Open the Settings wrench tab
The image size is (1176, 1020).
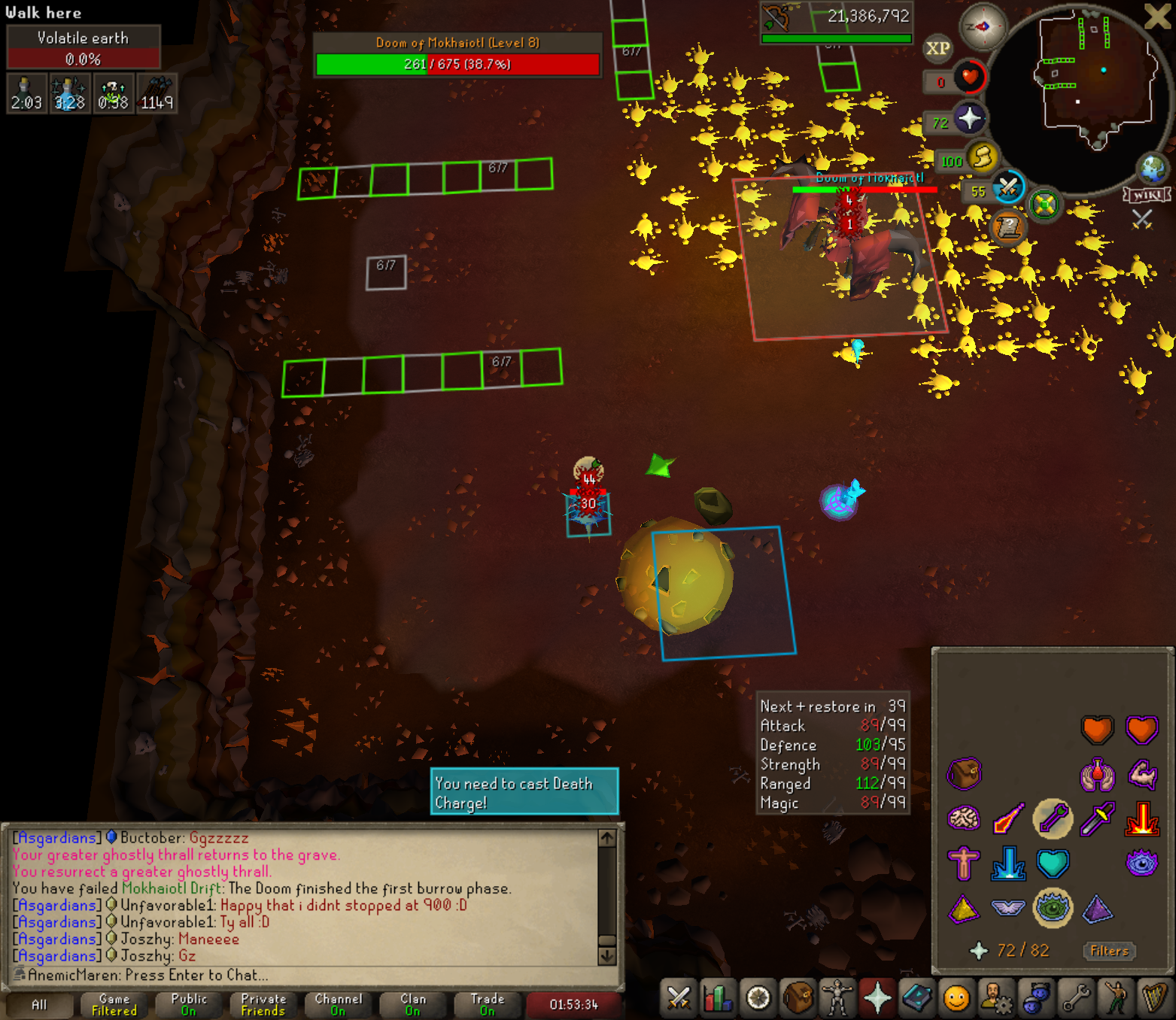click(x=1077, y=999)
